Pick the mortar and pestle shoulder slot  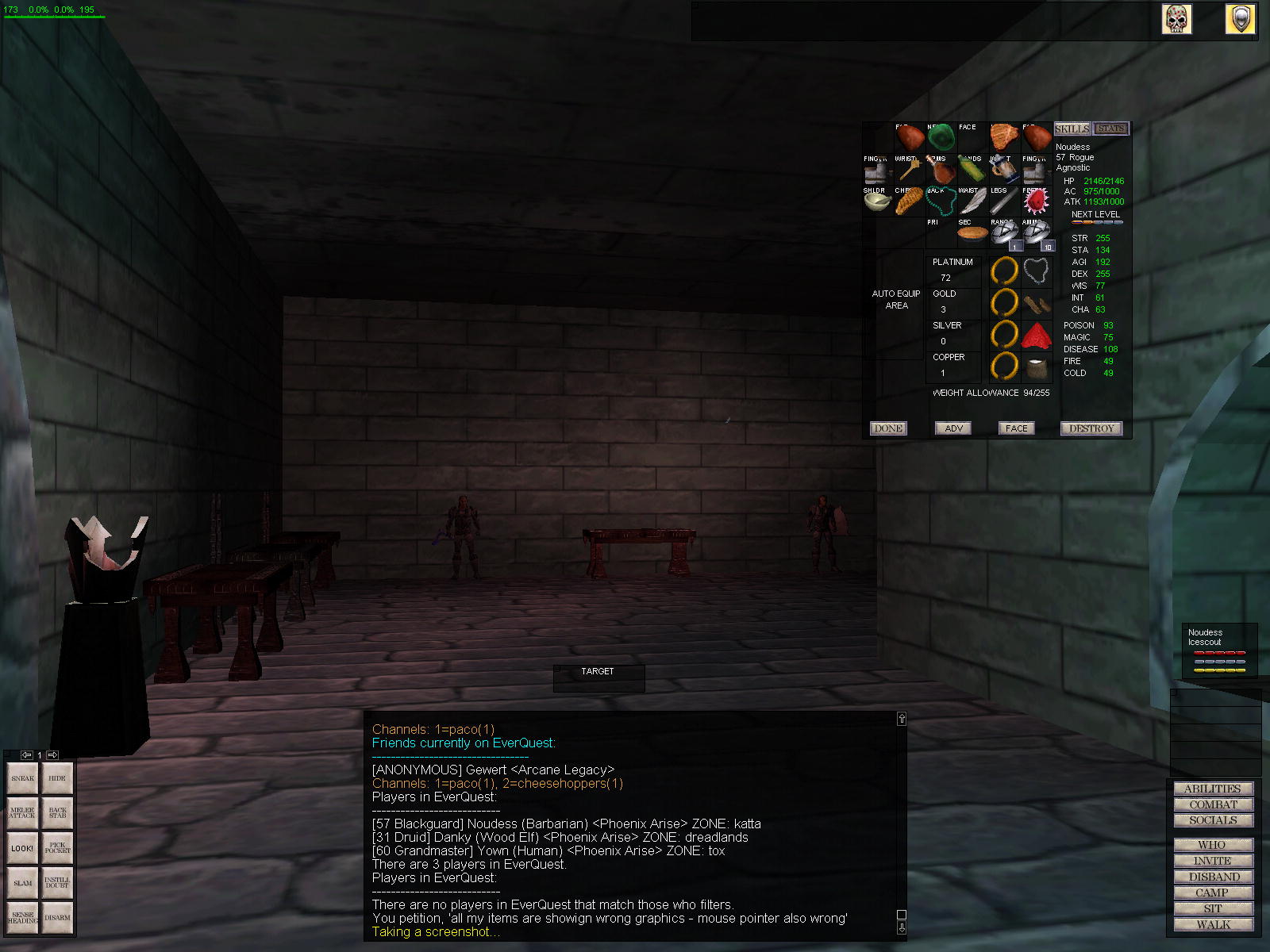coord(877,202)
